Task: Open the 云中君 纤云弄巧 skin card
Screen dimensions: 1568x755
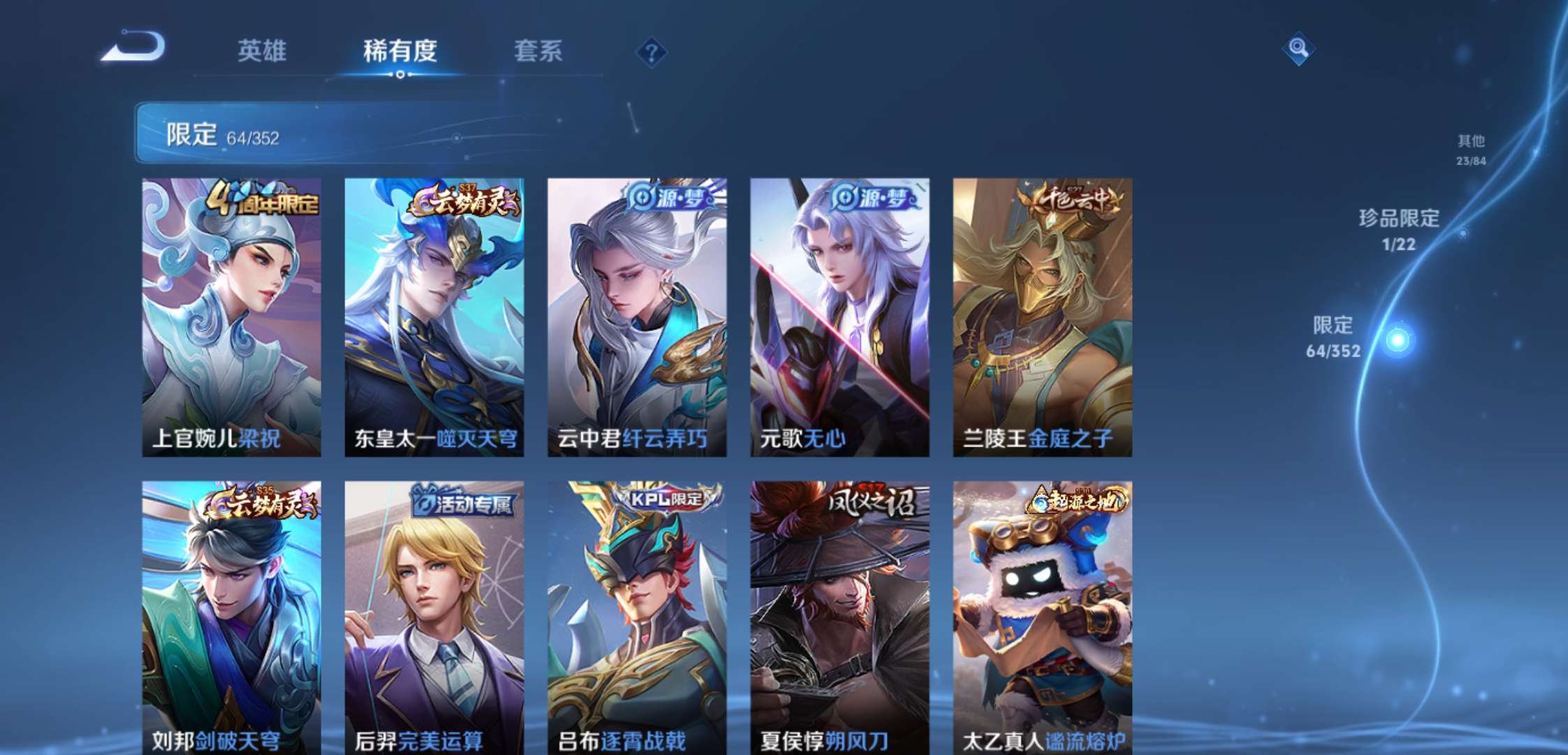Action: coord(637,317)
